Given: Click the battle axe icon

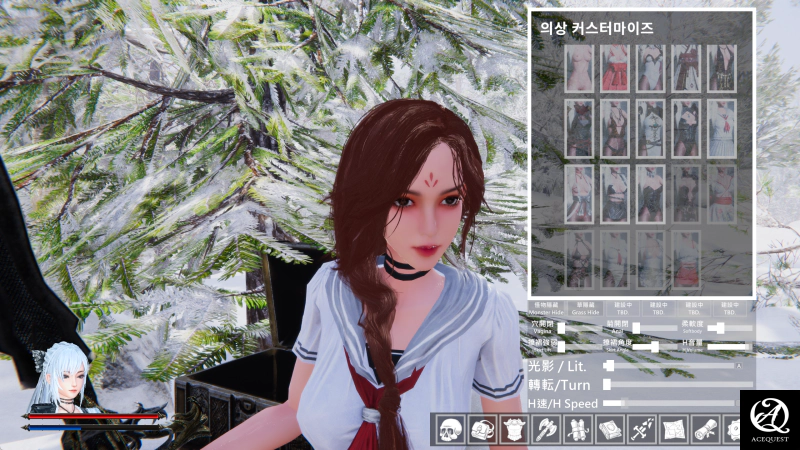Looking at the screenshot, I should click(547, 430).
